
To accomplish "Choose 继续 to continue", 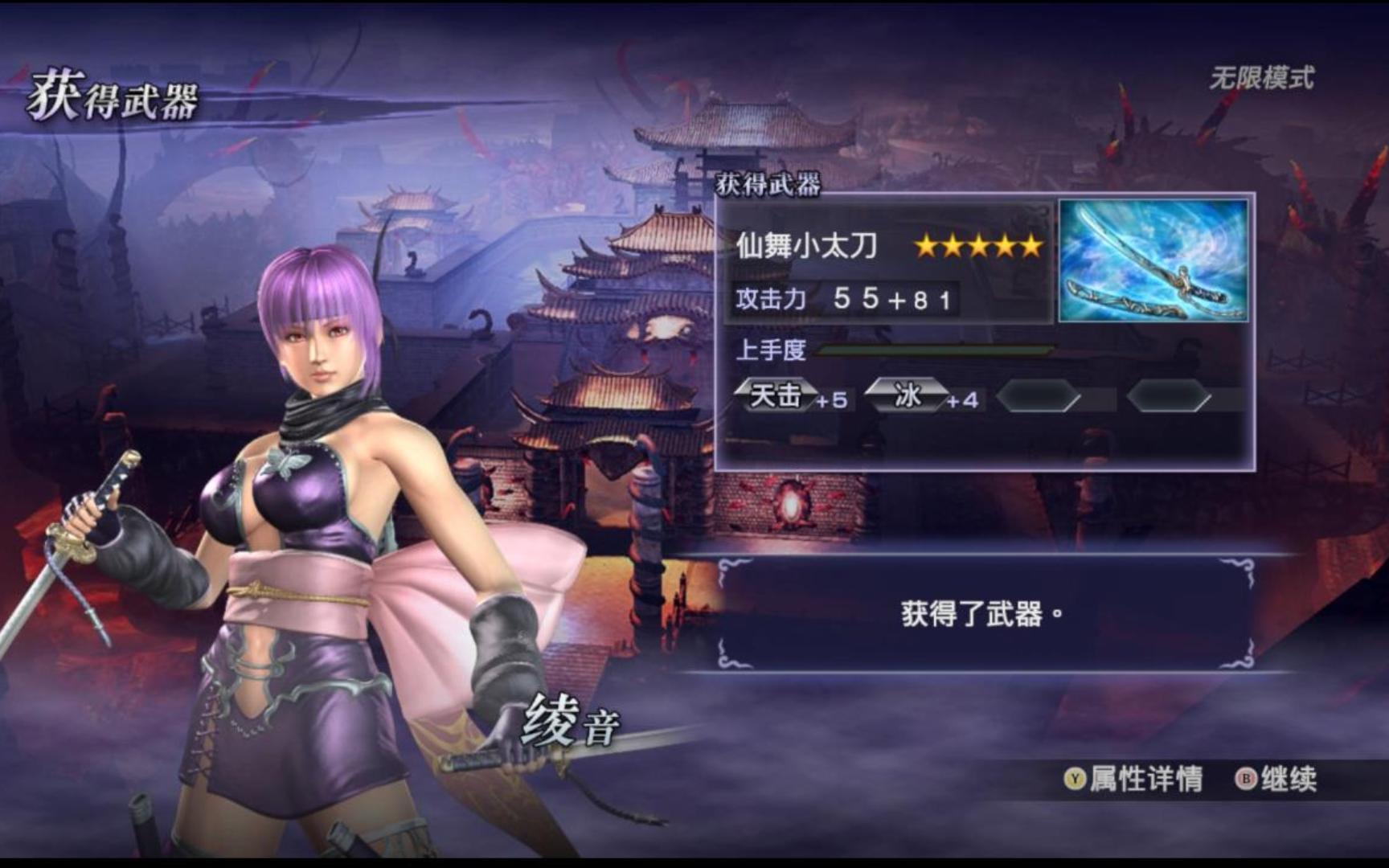I will [1277, 779].
